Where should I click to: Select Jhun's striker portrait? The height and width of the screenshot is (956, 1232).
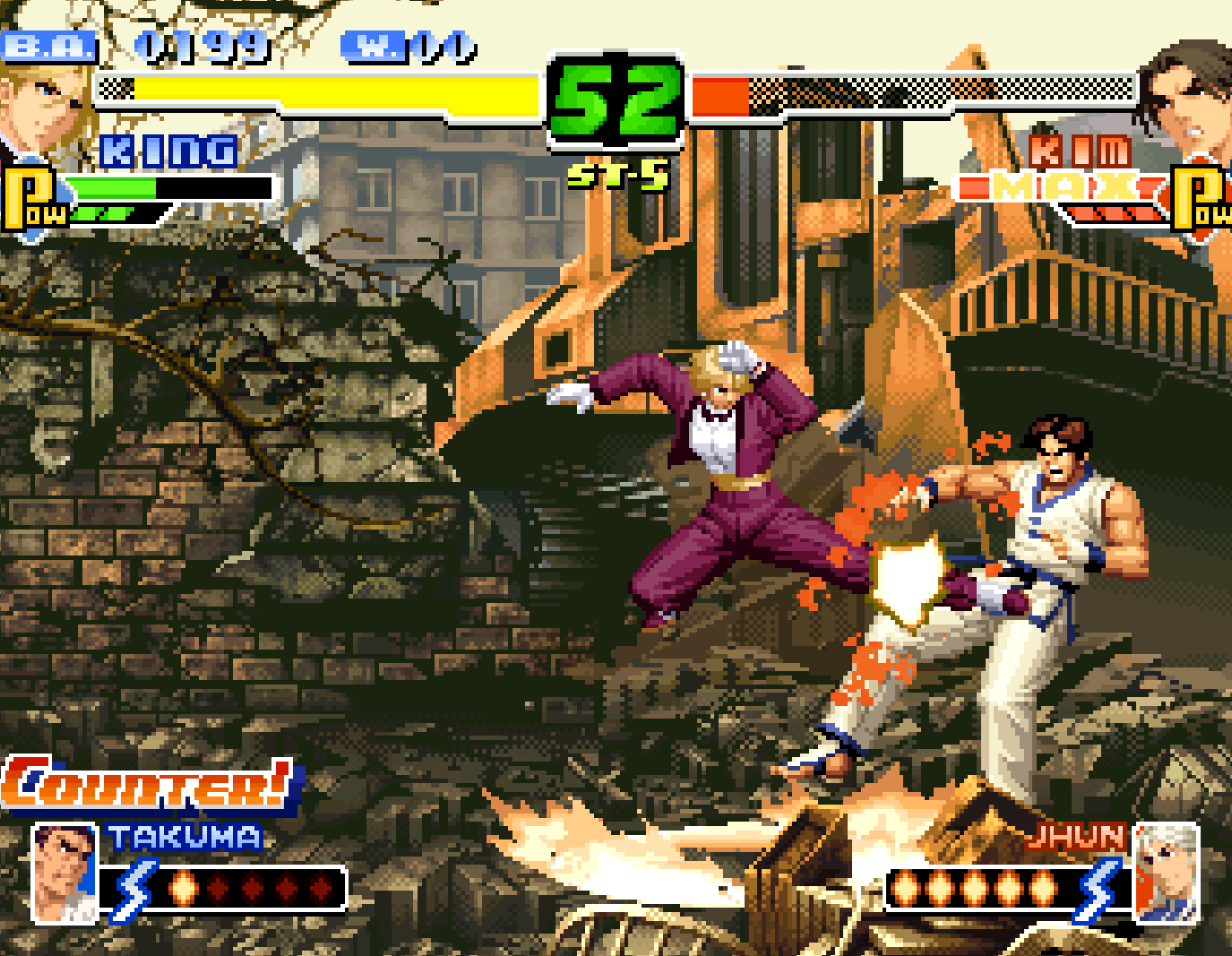pos(1165,874)
